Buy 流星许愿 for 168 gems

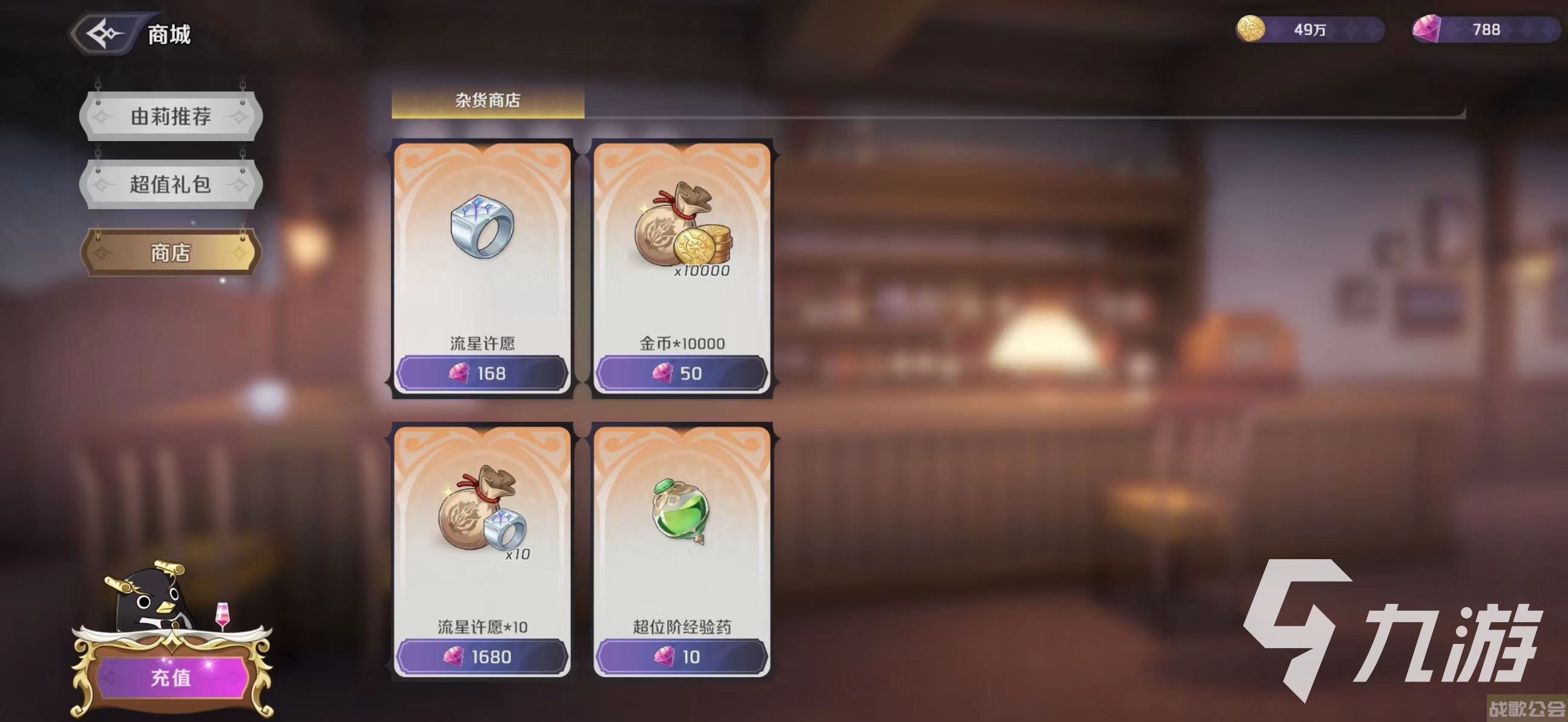click(482, 373)
